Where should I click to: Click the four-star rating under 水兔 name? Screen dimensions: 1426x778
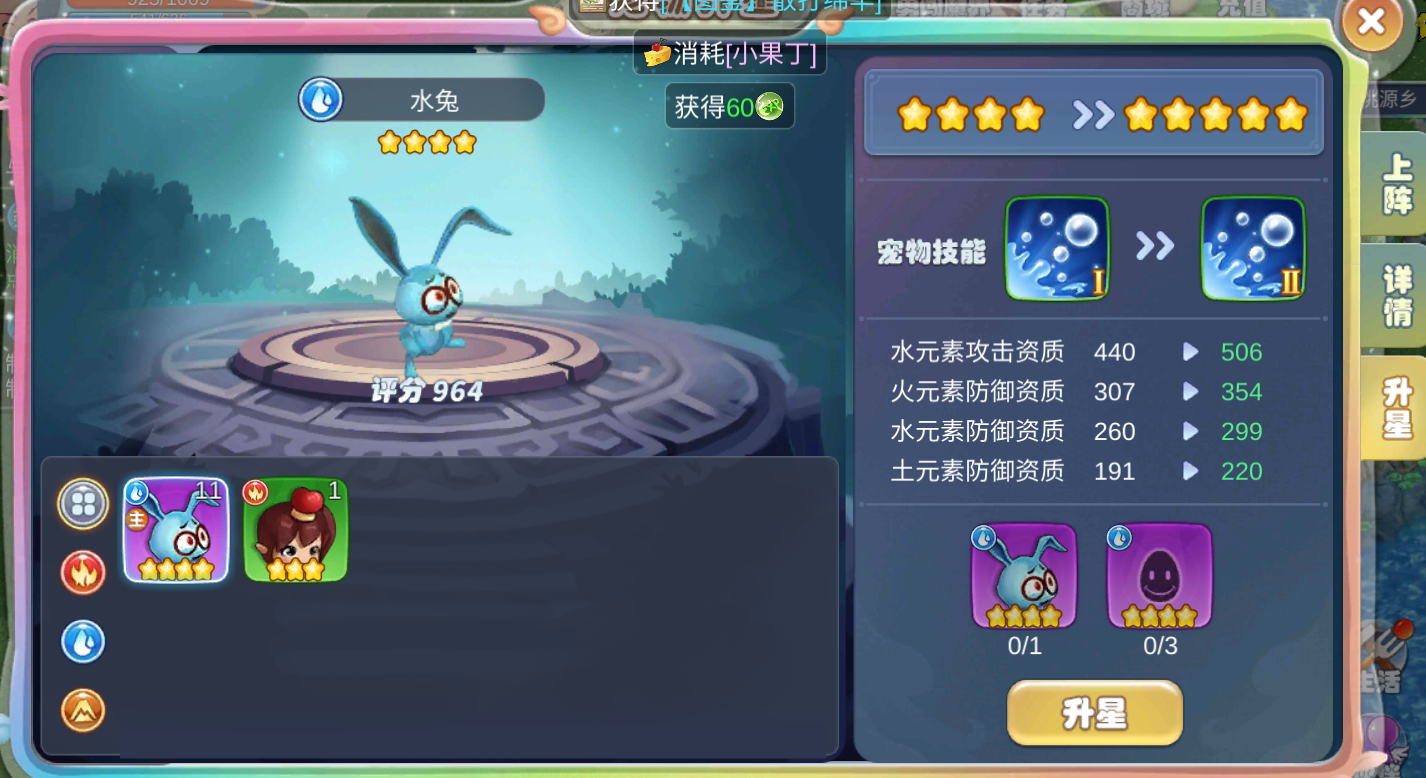[x=427, y=142]
